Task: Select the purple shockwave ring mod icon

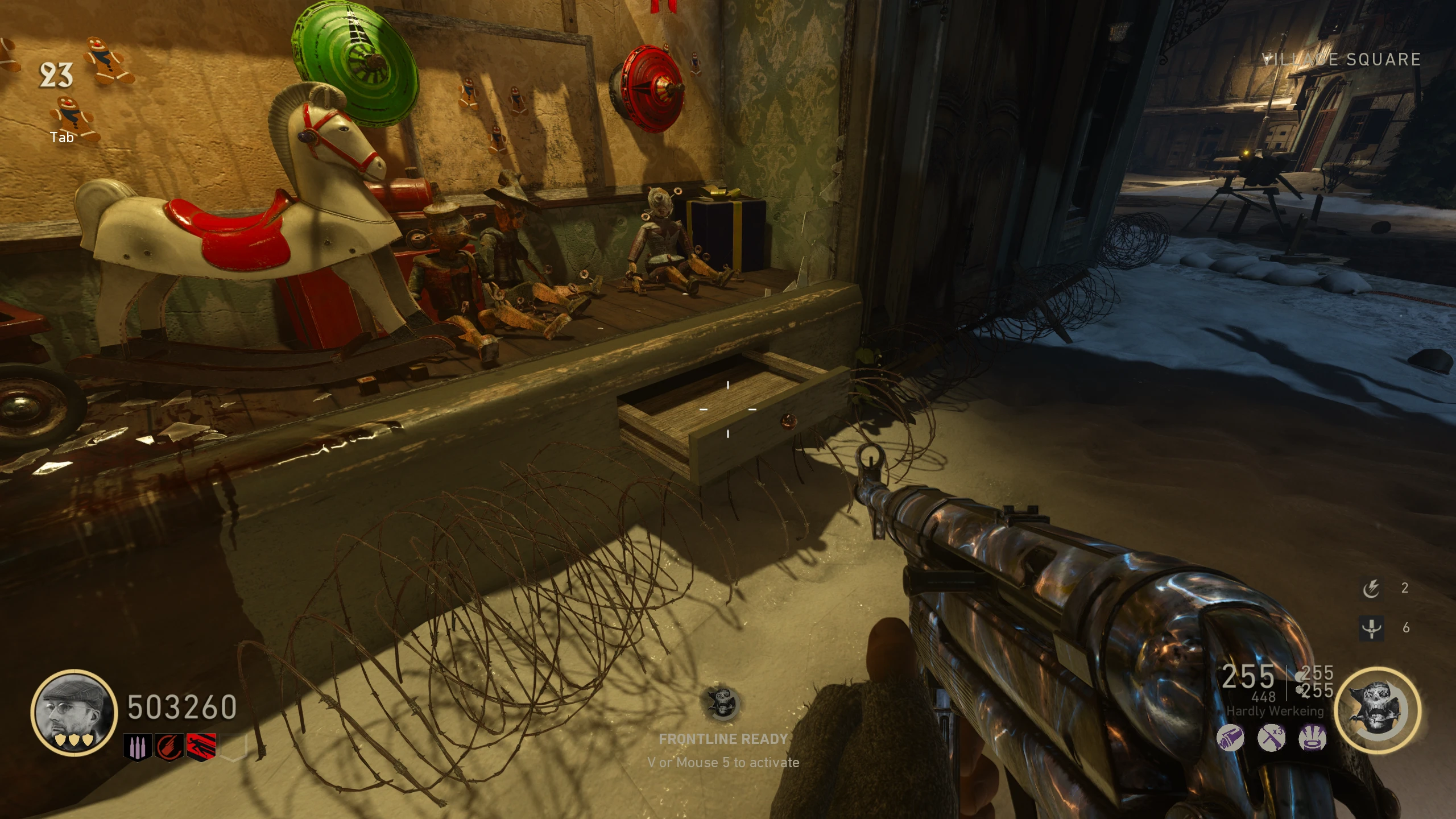Action: point(1313,739)
